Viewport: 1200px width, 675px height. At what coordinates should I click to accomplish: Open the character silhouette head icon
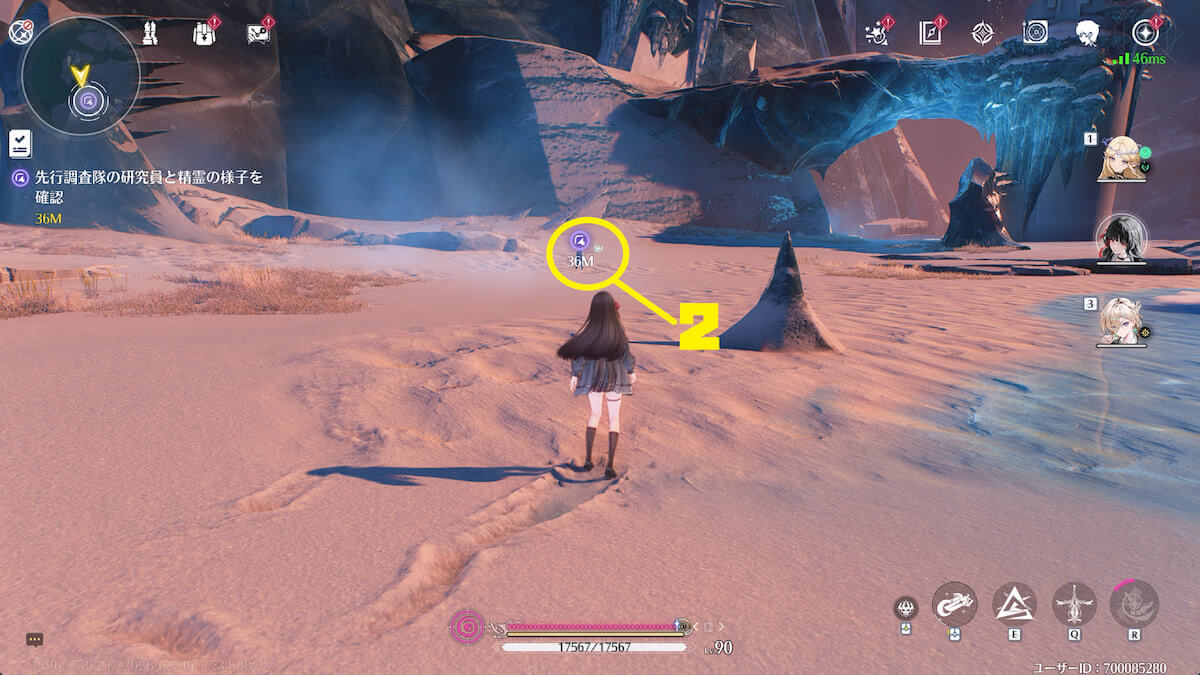click(1089, 33)
